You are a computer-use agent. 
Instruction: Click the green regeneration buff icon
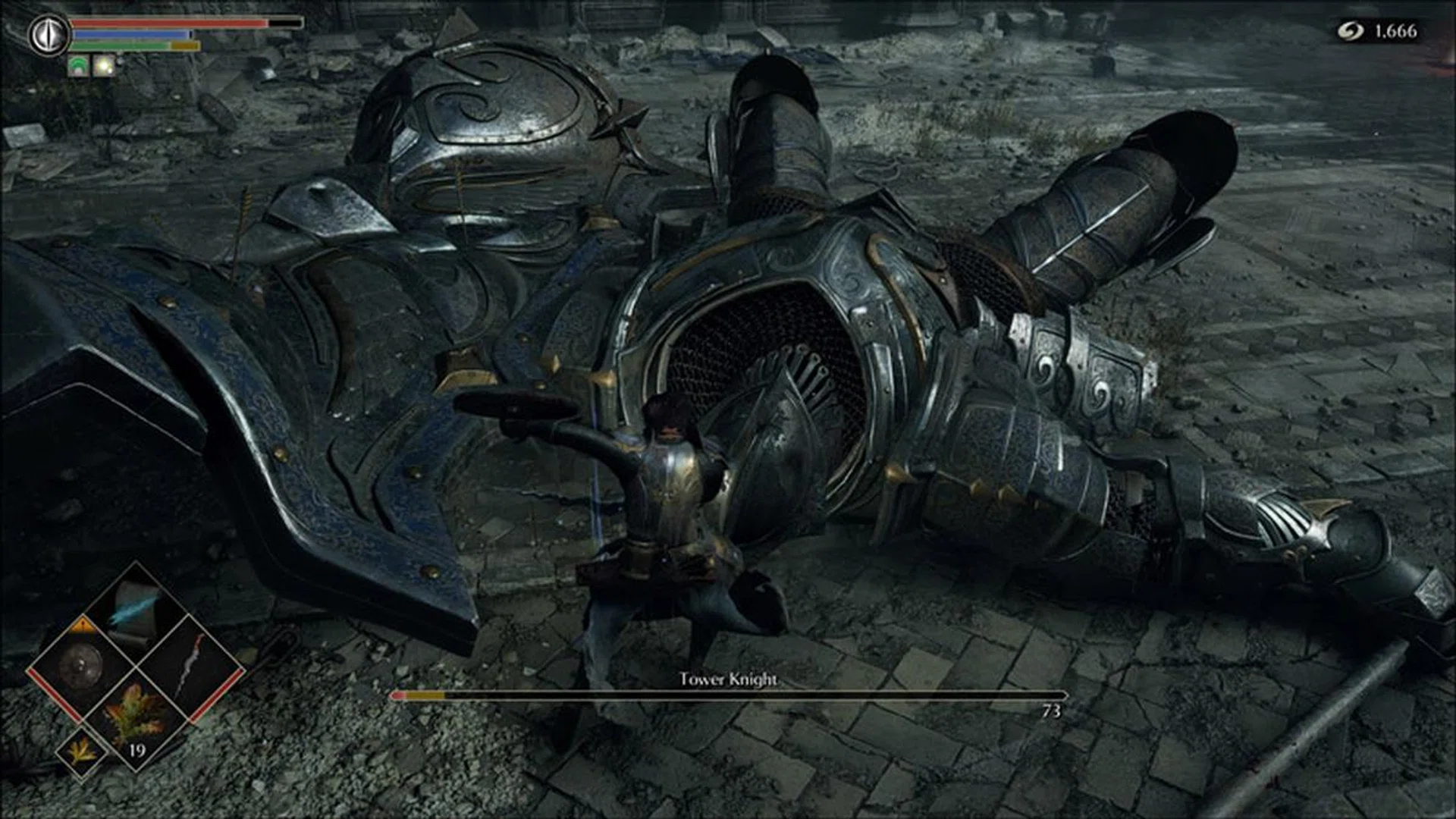point(78,66)
